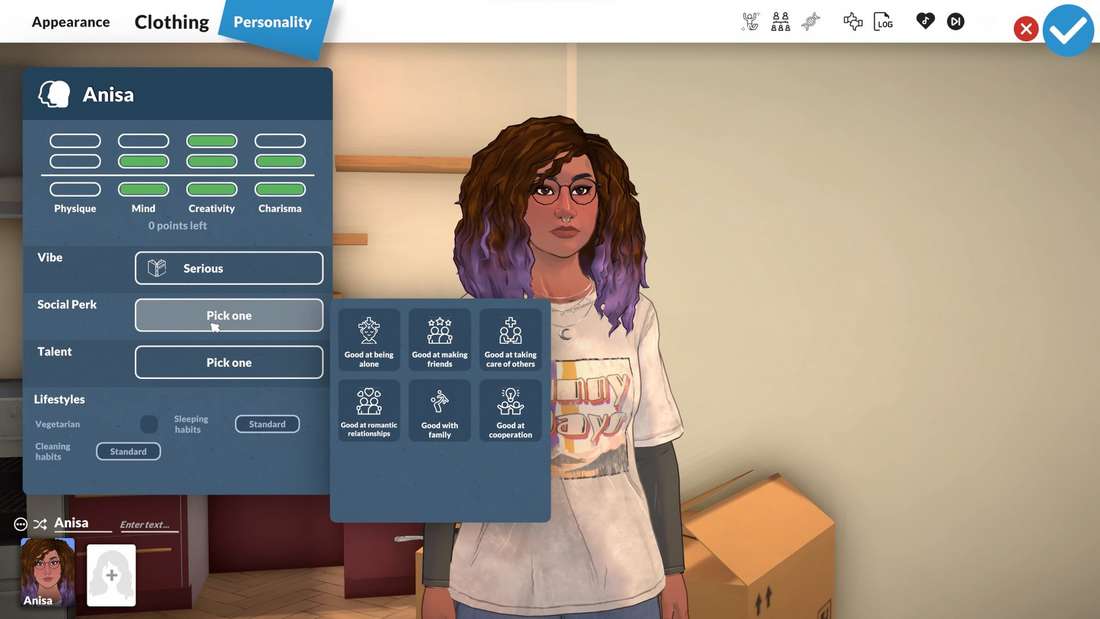Screen dimensions: 1100x619
Task: Open the Talent Pick one selector
Action: [229, 362]
